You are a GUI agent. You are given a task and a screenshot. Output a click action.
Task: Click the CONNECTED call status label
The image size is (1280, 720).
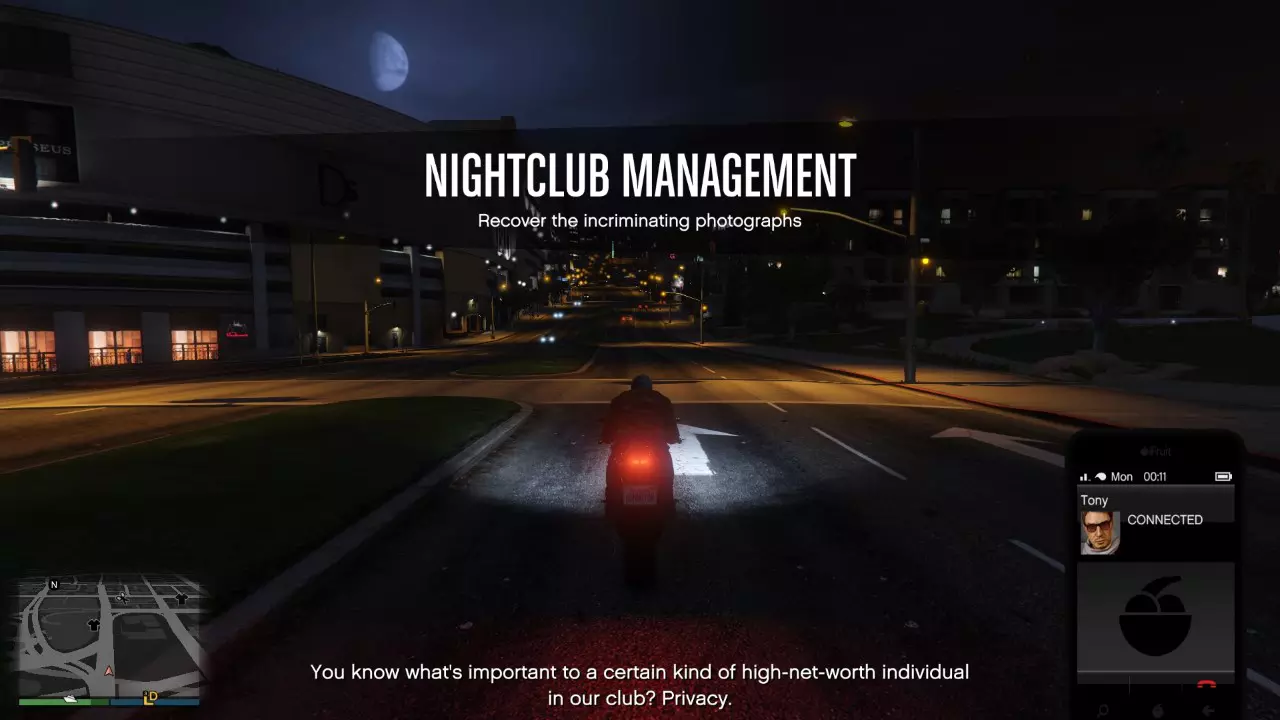coord(1165,520)
